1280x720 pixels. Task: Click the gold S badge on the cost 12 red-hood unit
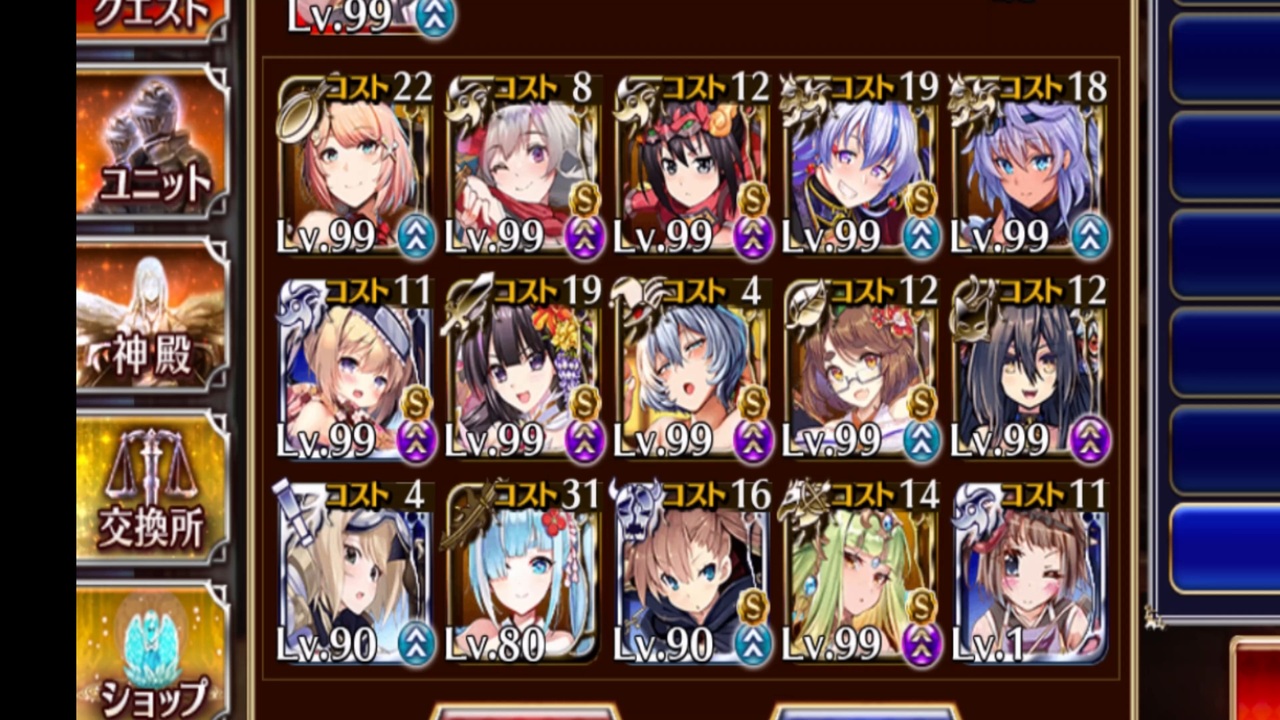pos(753,200)
